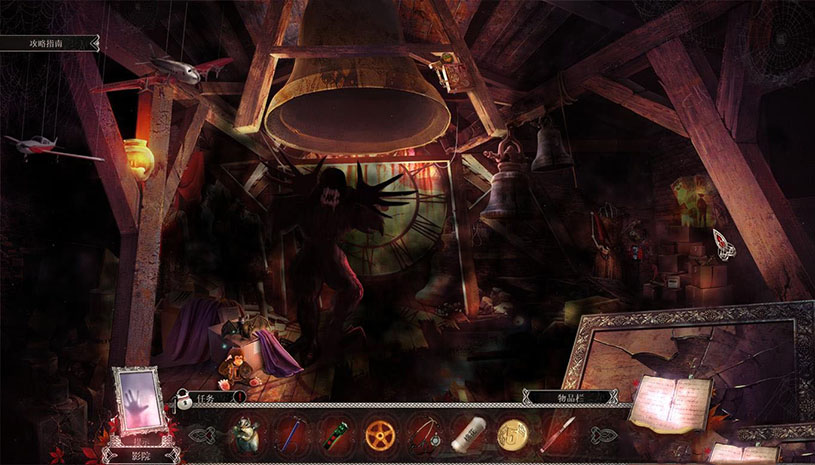
Task: Pick the blue crowbar from the inventory
Action: point(290,434)
